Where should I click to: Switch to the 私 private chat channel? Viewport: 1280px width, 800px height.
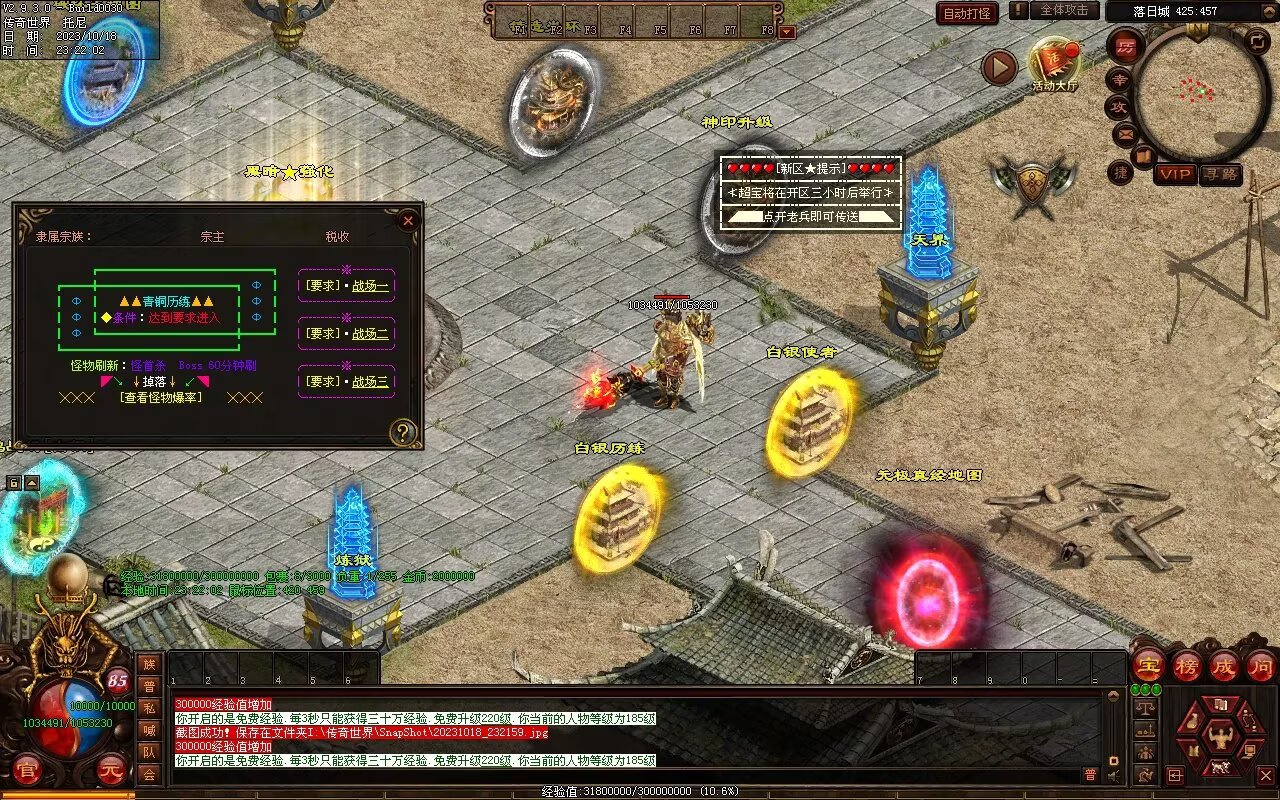click(x=149, y=708)
